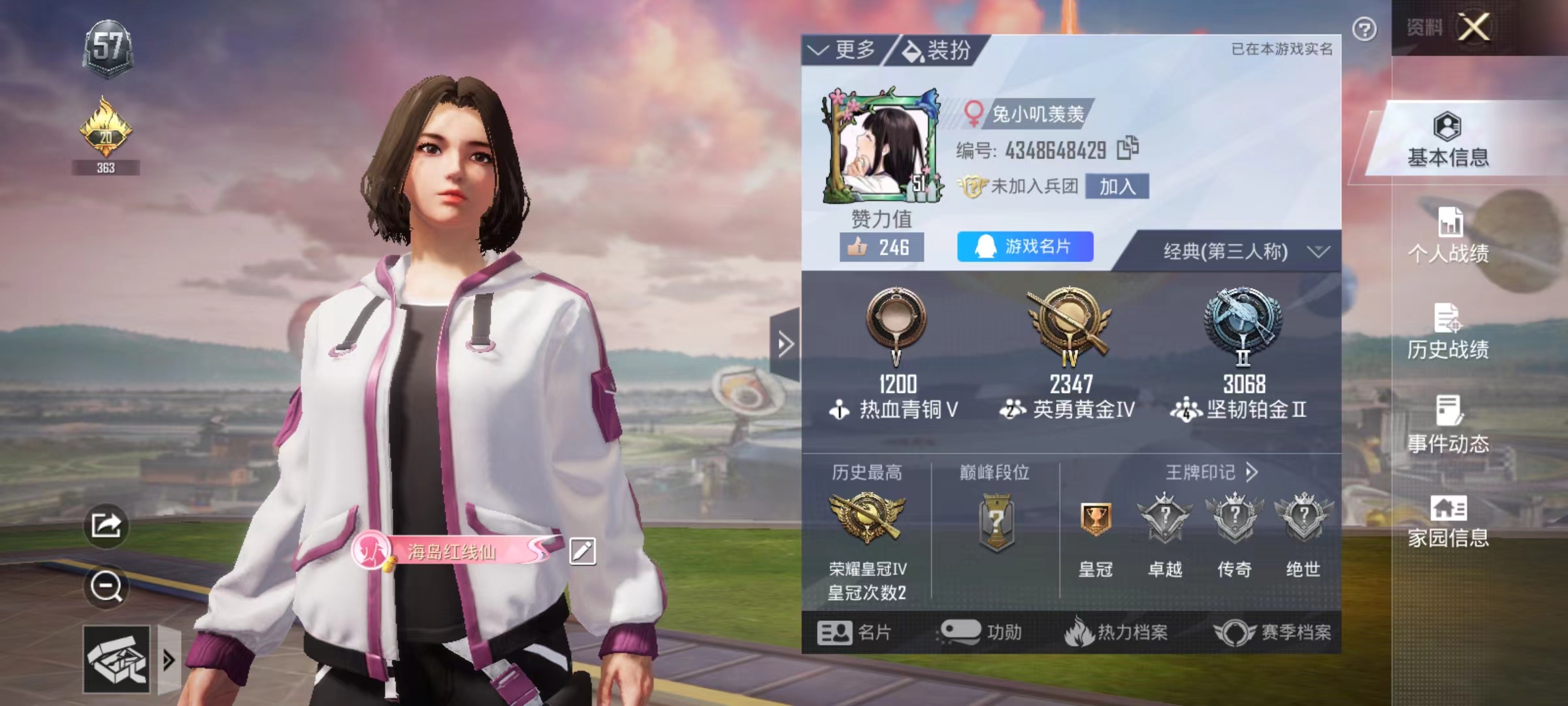The height and width of the screenshot is (706, 1568).
Task: Open the 事件动态 tab
Action: [1448, 426]
